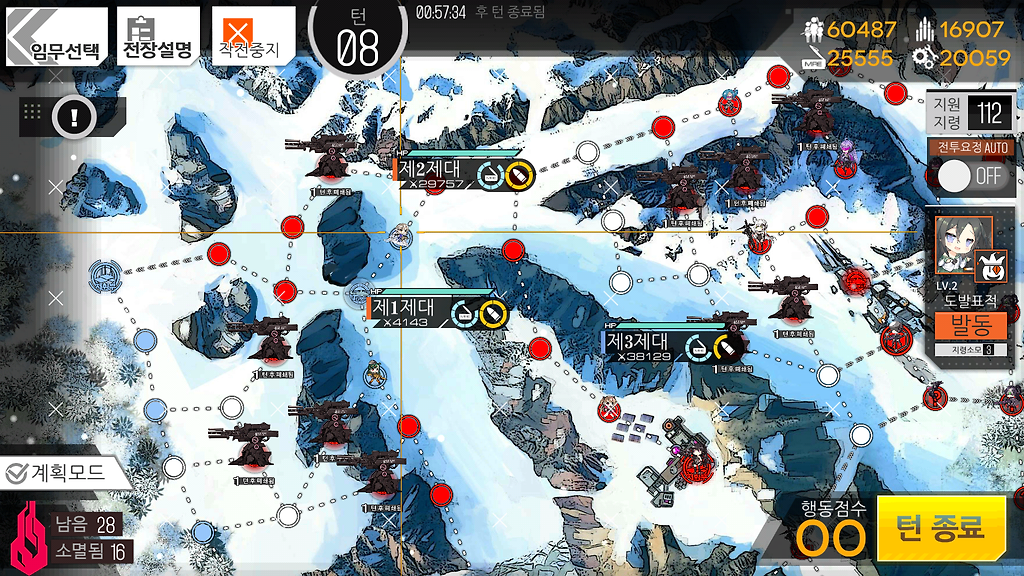Abort the operation with 작전중지

(x=254, y=38)
